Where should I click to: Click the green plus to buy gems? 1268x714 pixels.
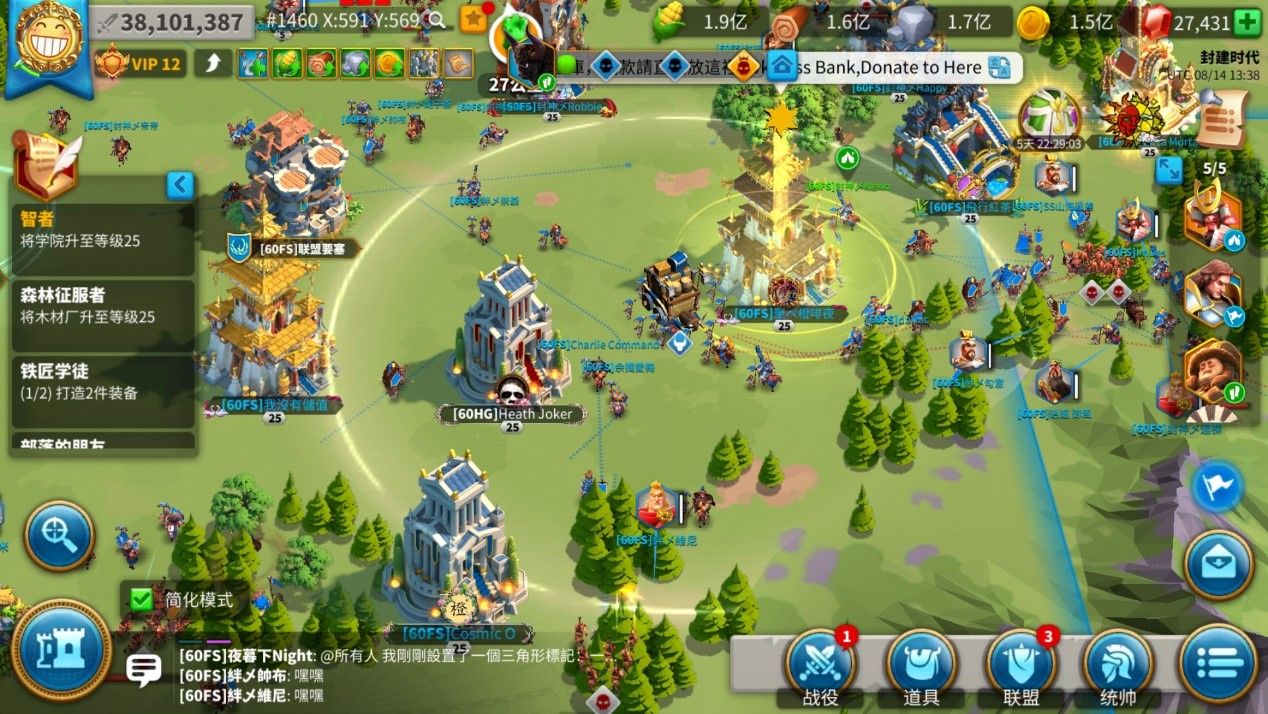pos(1247,22)
